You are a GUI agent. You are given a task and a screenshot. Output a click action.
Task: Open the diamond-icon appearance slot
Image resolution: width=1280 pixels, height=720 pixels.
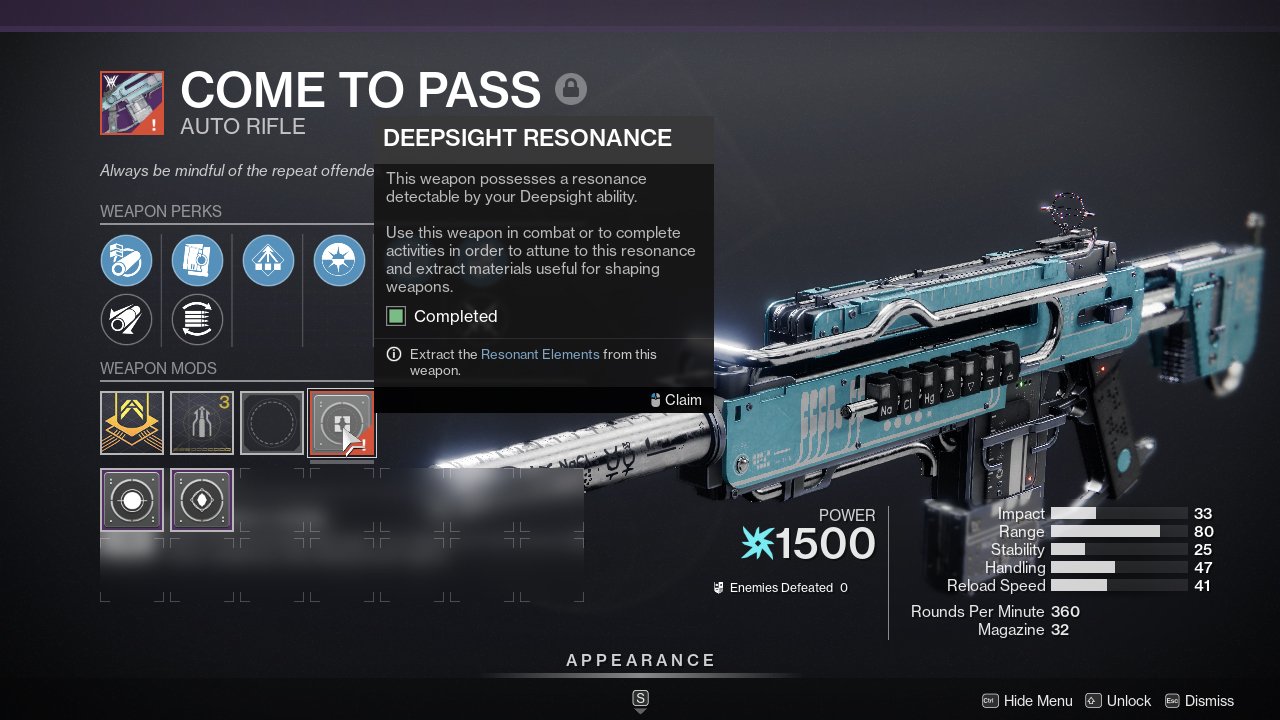coord(202,500)
